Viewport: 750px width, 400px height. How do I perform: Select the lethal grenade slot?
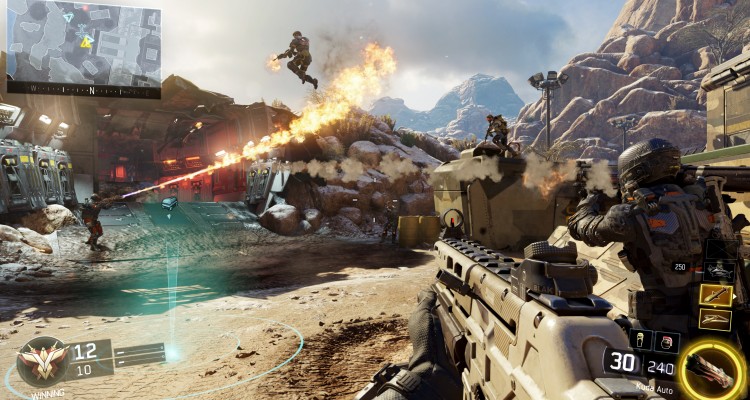(640, 341)
